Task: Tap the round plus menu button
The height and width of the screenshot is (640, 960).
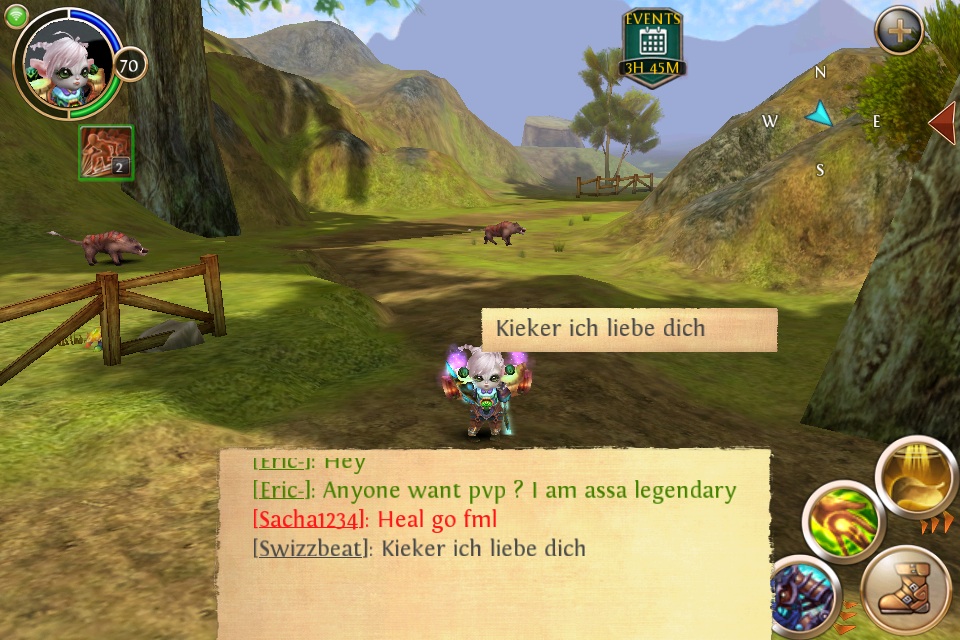Action: [x=899, y=31]
